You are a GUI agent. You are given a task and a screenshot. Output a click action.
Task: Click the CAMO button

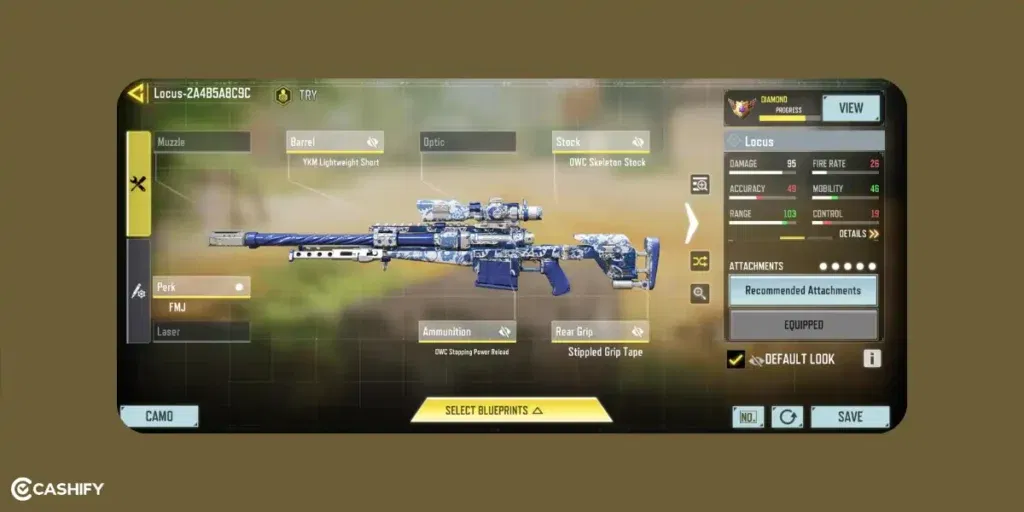(x=159, y=416)
